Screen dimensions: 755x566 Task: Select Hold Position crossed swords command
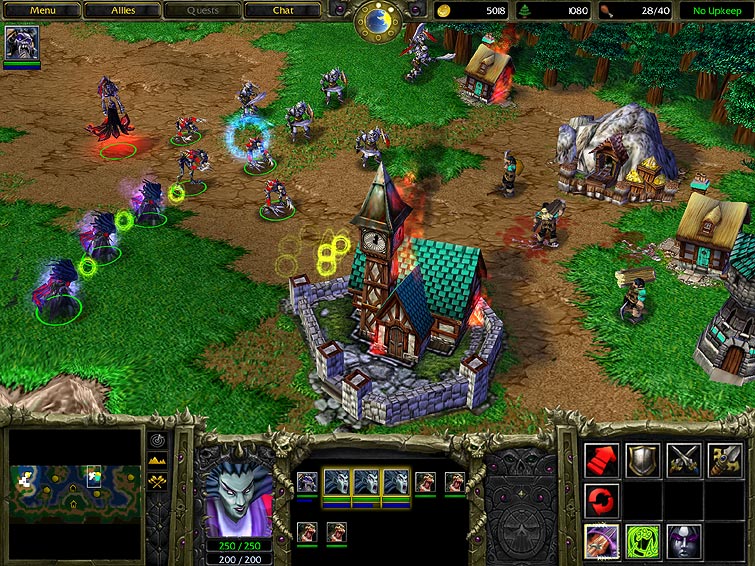point(684,460)
